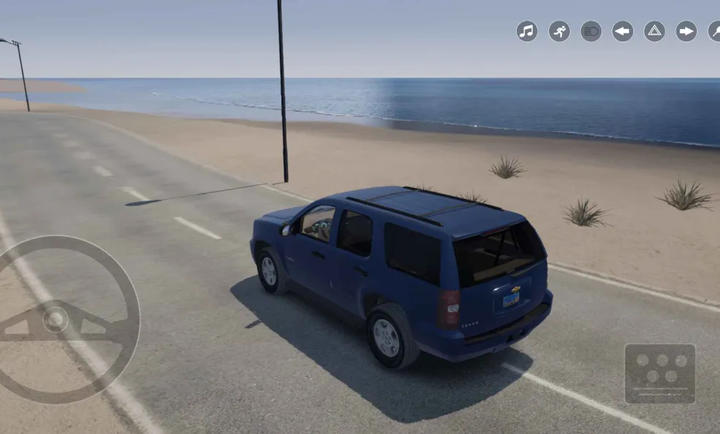Activate the right turn signal arrow
Image resolution: width=720 pixels, height=434 pixels.
click(686, 31)
